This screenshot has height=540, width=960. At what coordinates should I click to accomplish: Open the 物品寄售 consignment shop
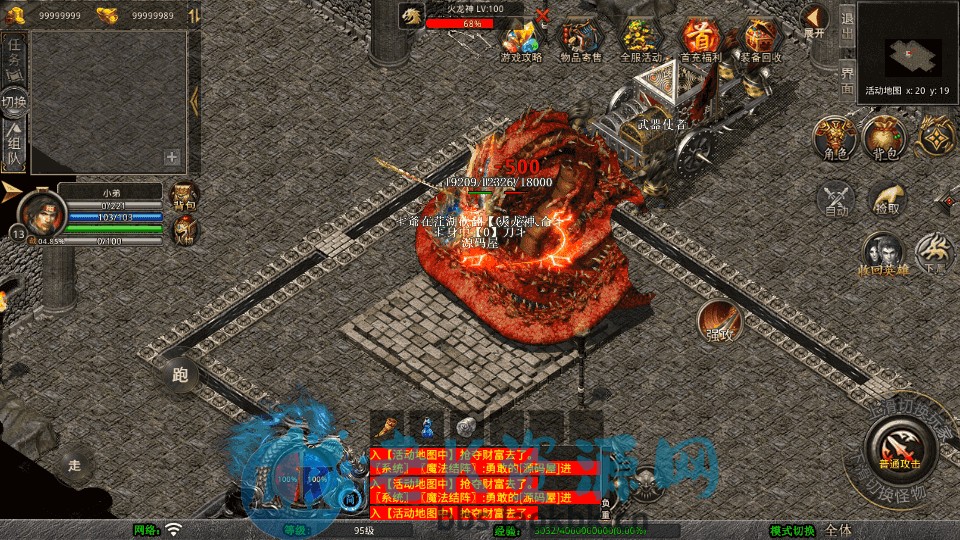(580, 39)
